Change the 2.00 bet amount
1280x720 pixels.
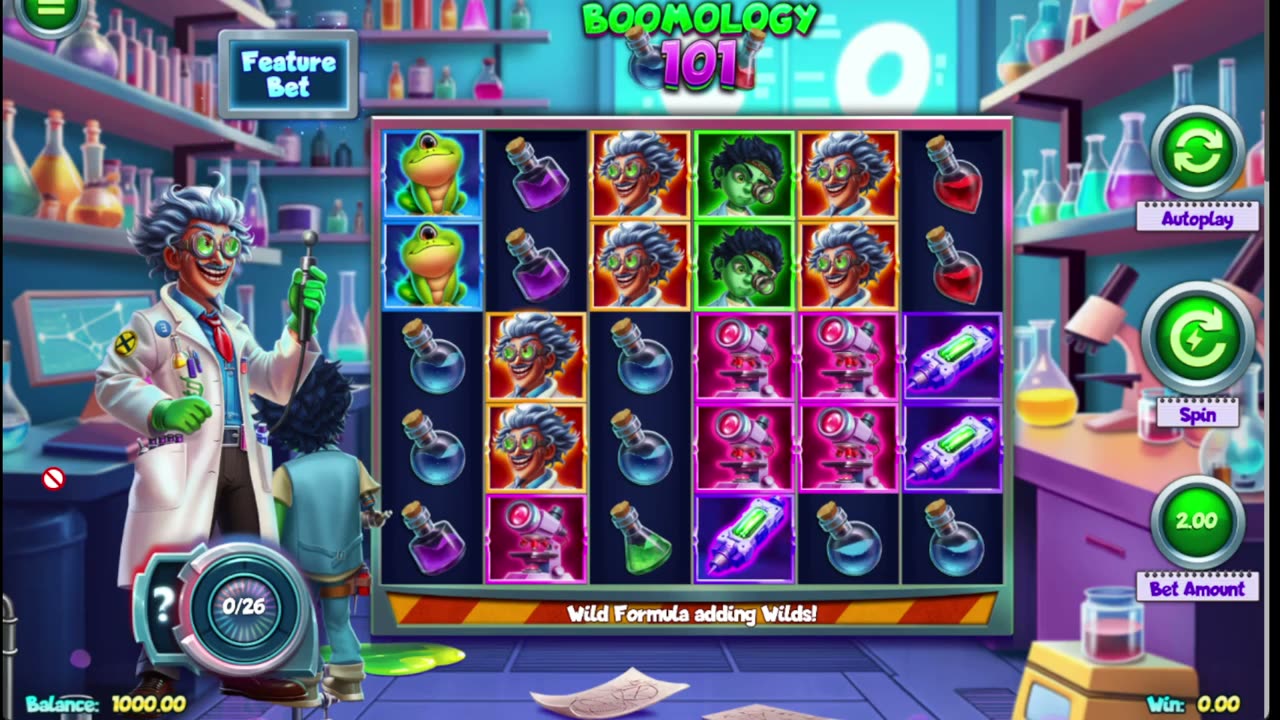tap(1197, 521)
